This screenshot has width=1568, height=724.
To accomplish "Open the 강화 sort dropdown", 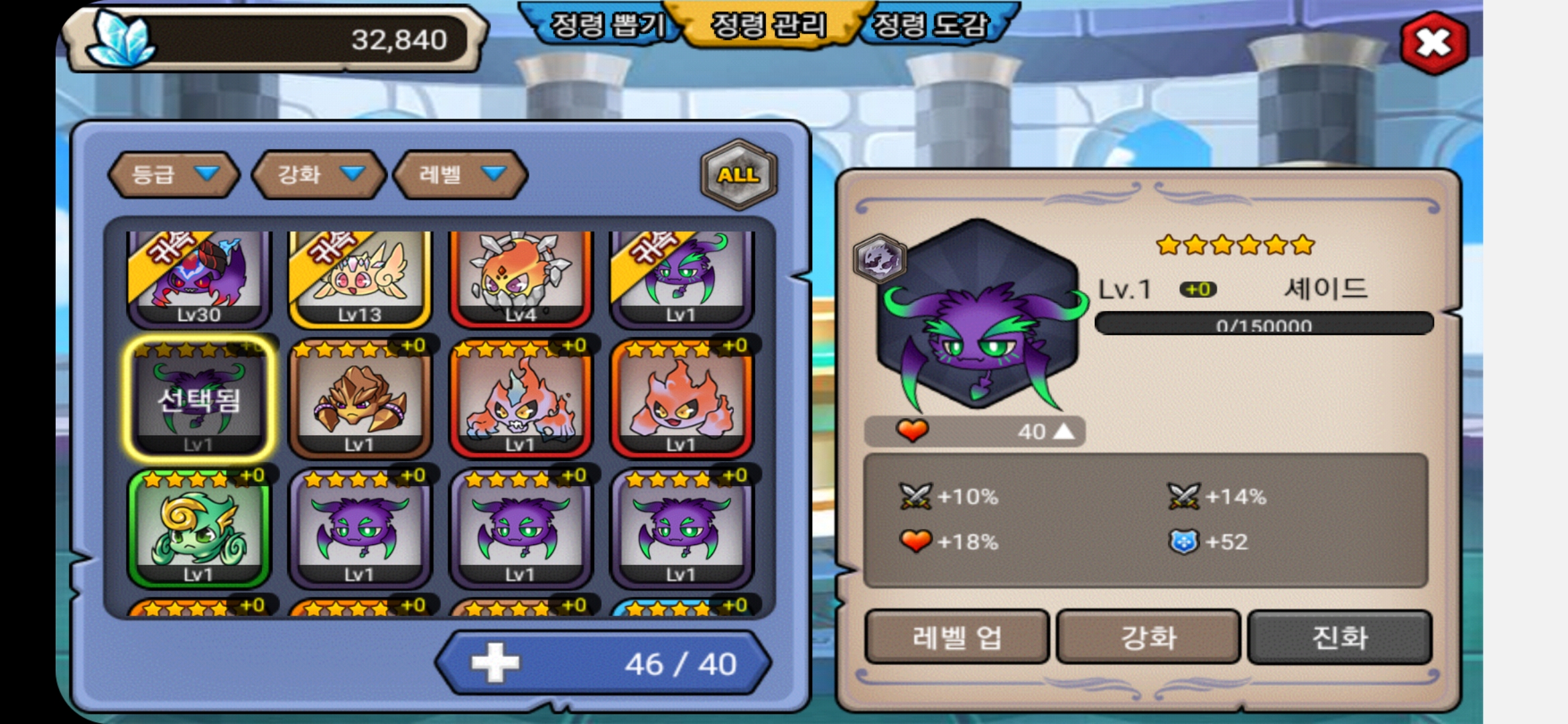I will pyautogui.click(x=319, y=175).
